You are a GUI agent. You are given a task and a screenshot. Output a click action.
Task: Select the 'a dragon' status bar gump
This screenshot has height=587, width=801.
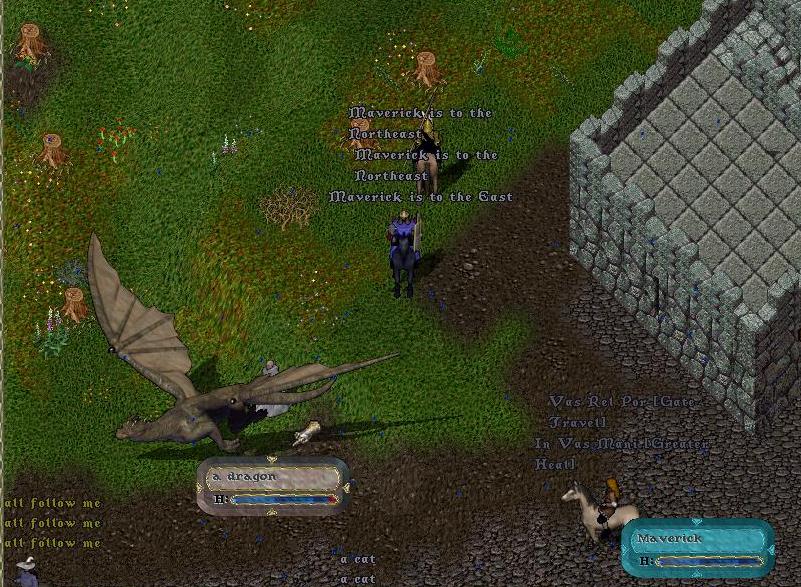pyautogui.click(x=273, y=486)
